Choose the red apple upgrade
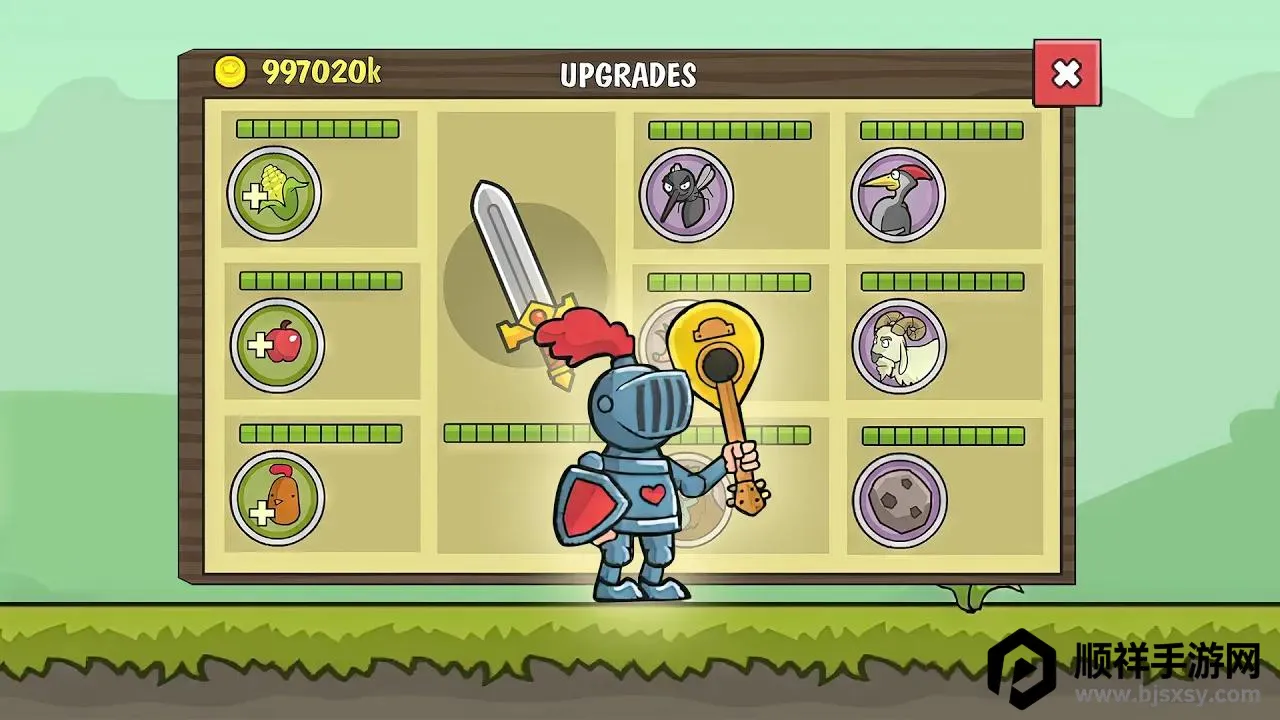1280x720 pixels. click(x=277, y=346)
